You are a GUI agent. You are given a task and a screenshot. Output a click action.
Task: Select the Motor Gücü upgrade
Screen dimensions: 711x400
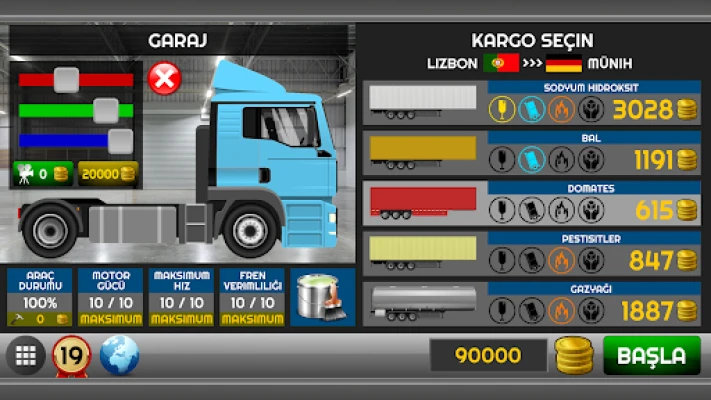tap(111, 297)
